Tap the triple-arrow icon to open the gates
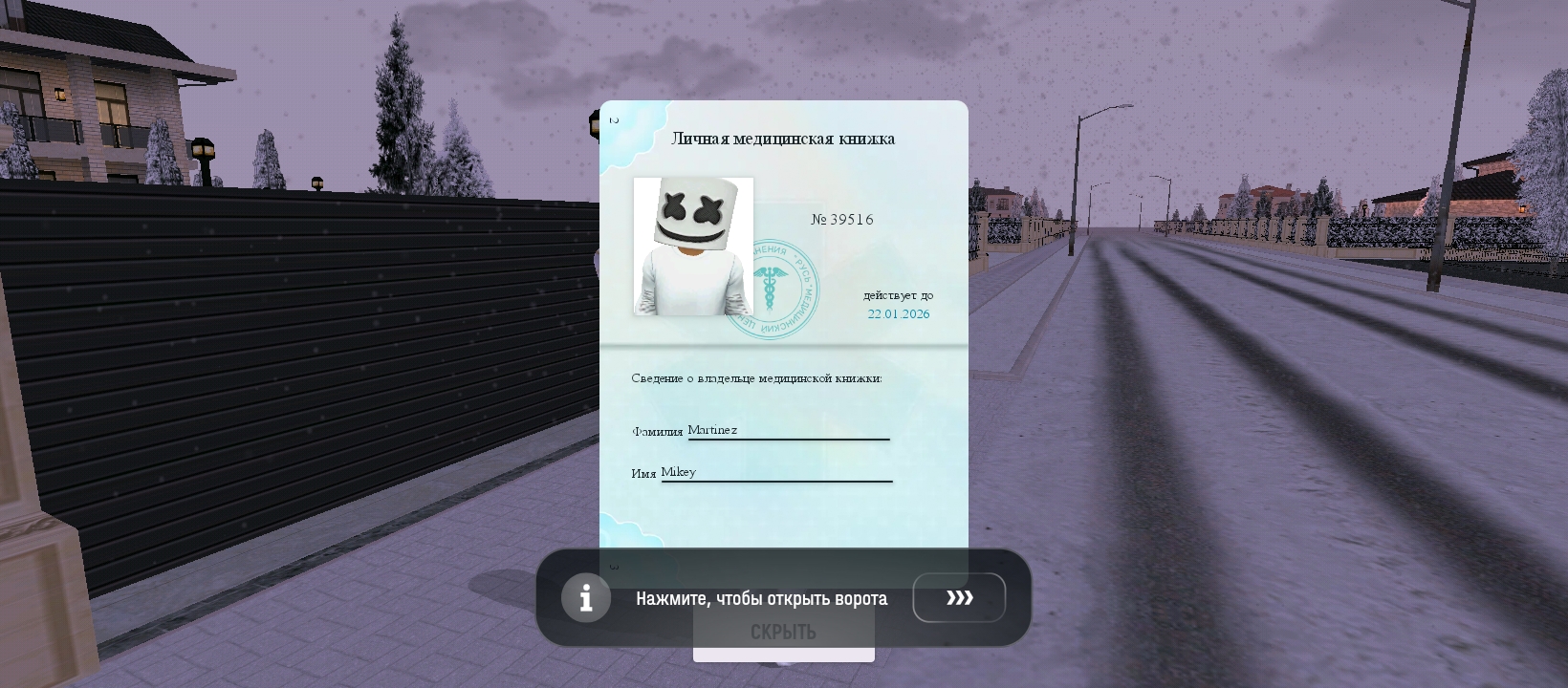 pos(959,597)
